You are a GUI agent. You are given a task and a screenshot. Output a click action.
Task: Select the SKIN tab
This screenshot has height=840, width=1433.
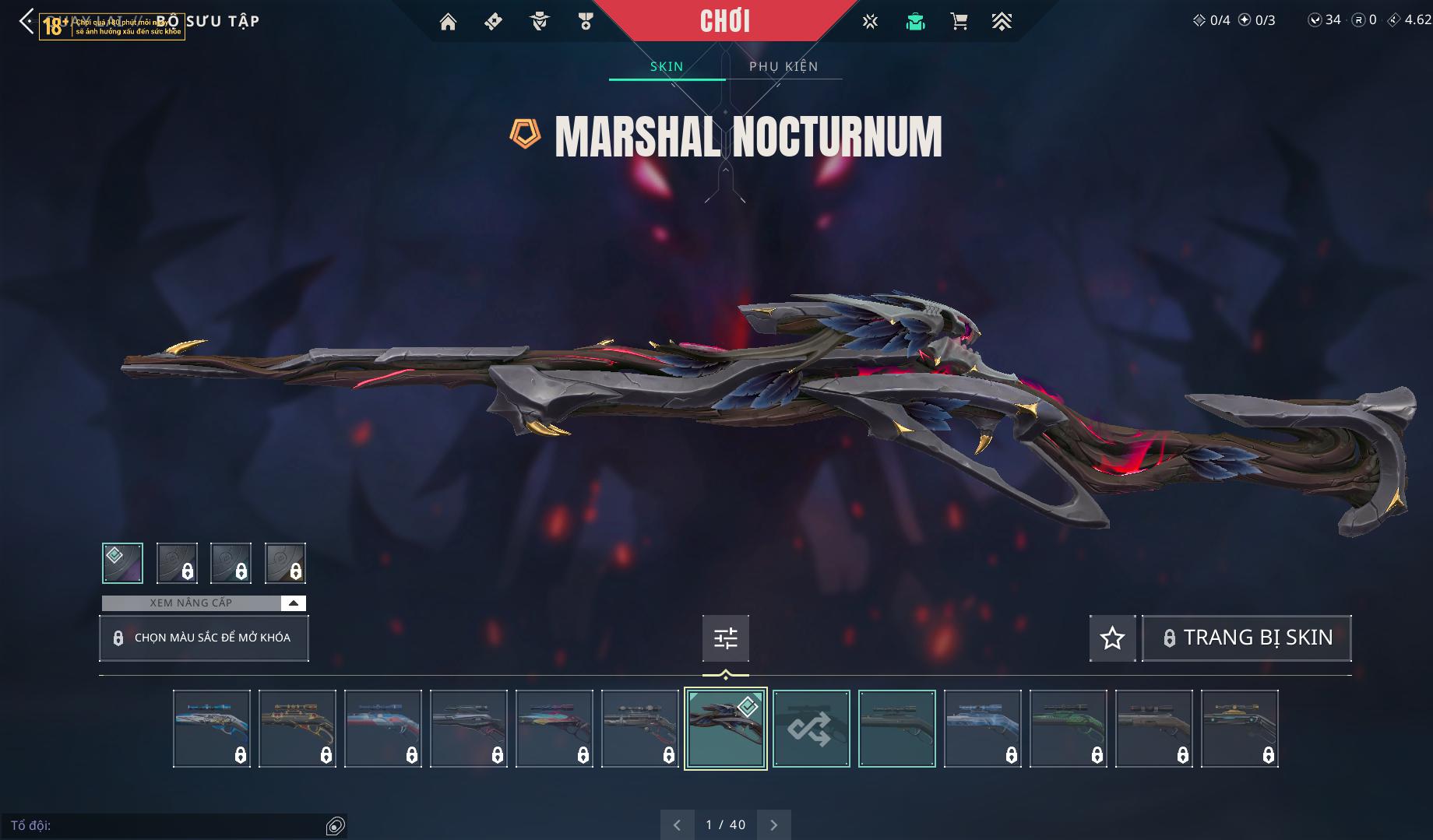click(667, 66)
